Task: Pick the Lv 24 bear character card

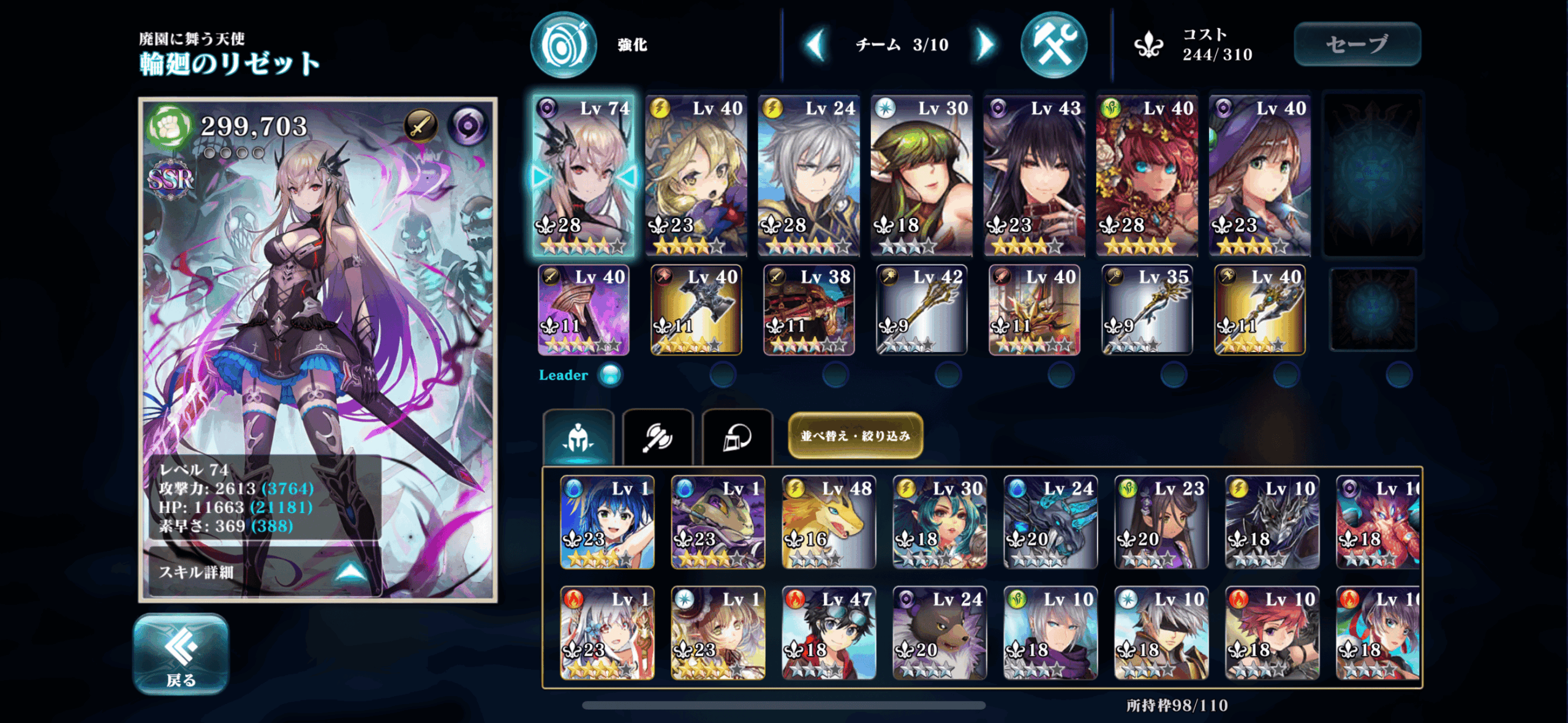Action: [x=939, y=633]
